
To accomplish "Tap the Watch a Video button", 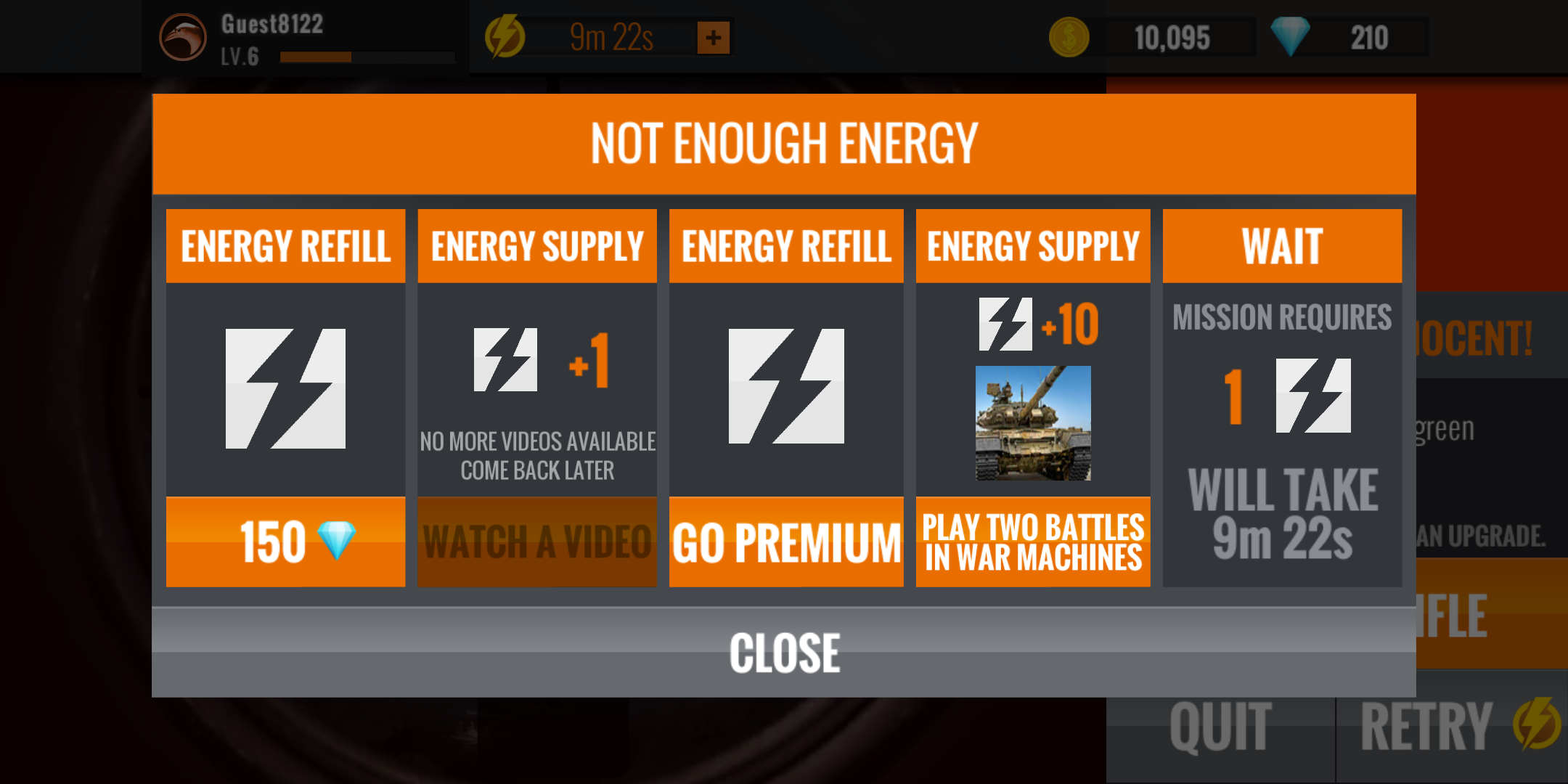I will point(537,542).
